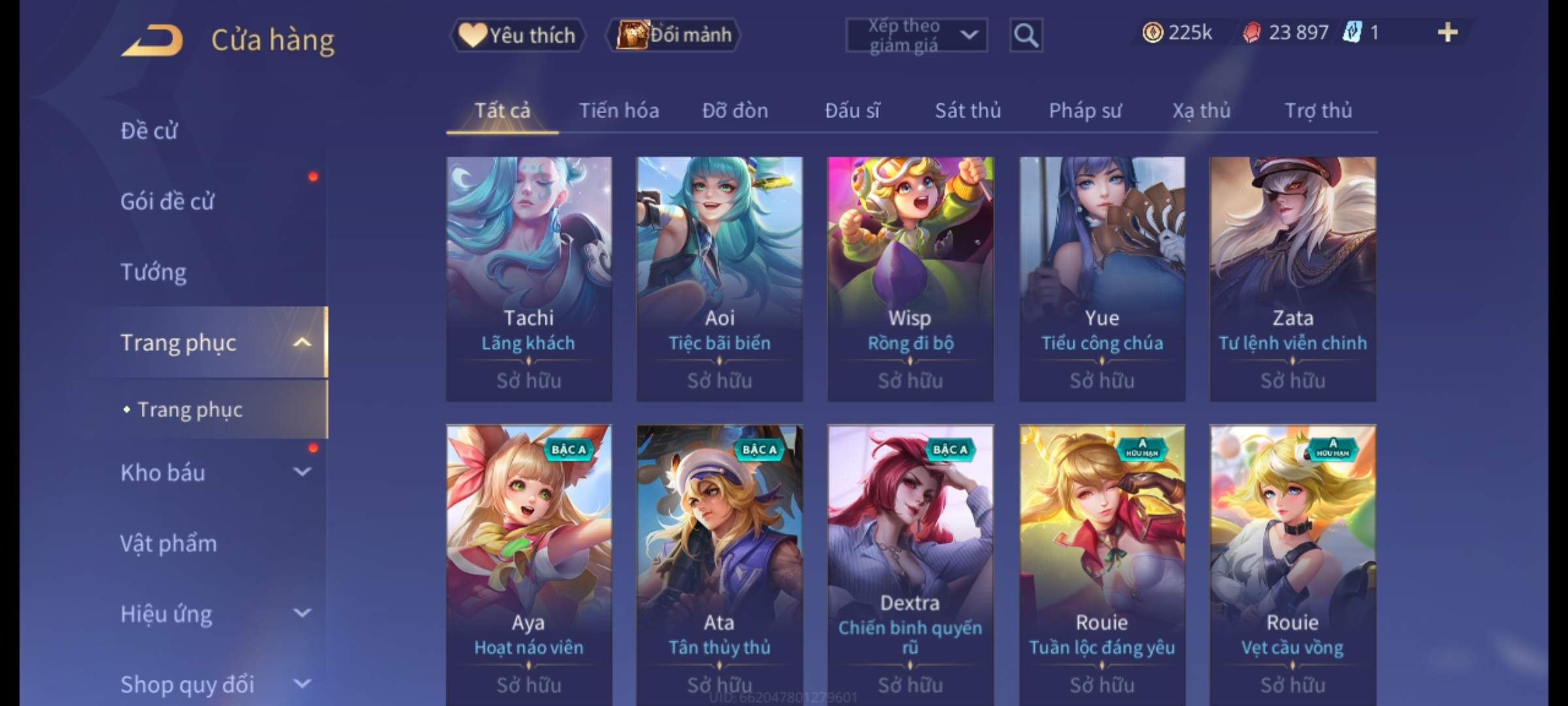Viewport: 1568px width, 706px height.
Task: Show the Sát thủ skin category
Action: 968,110
